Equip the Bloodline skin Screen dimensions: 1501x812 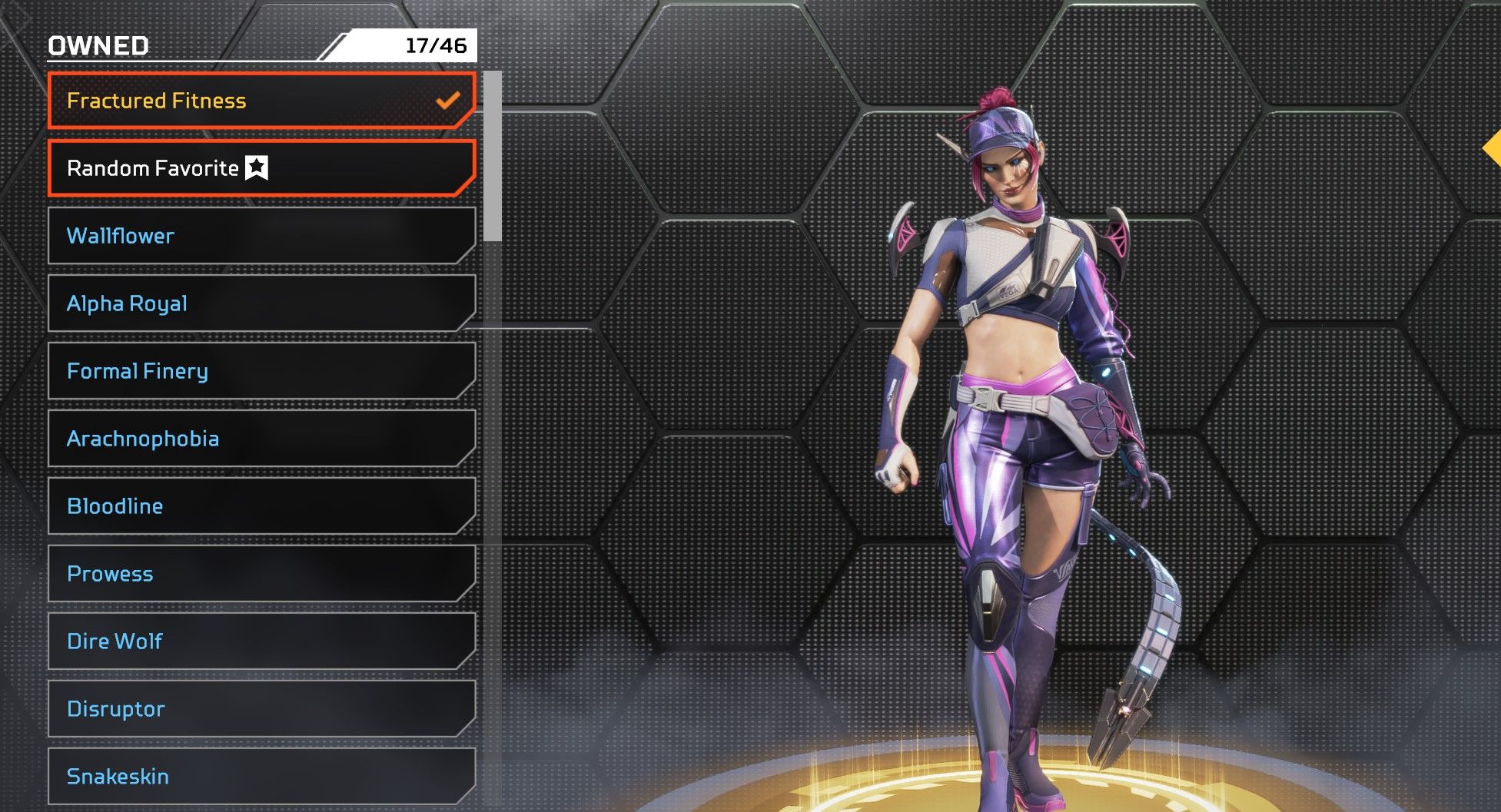(x=261, y=506)
